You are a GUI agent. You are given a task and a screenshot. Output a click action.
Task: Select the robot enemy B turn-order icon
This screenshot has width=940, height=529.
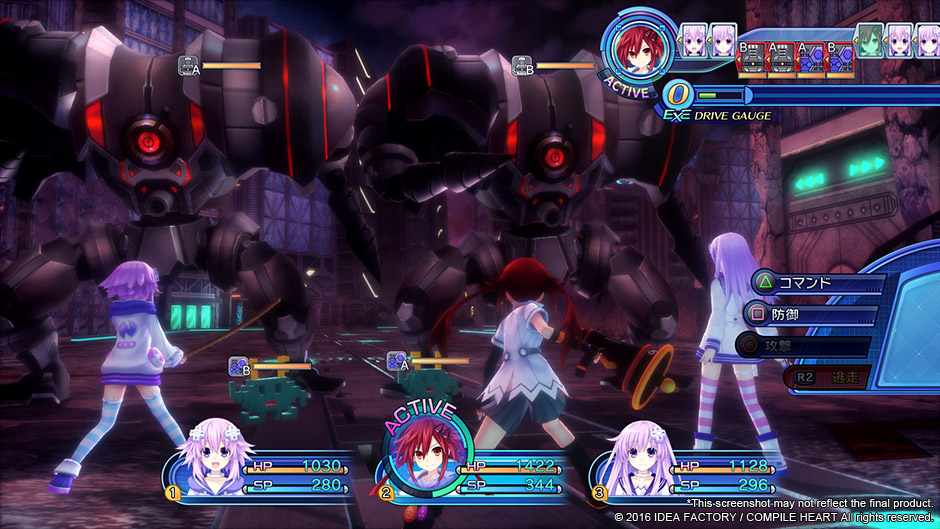point(751,58)
